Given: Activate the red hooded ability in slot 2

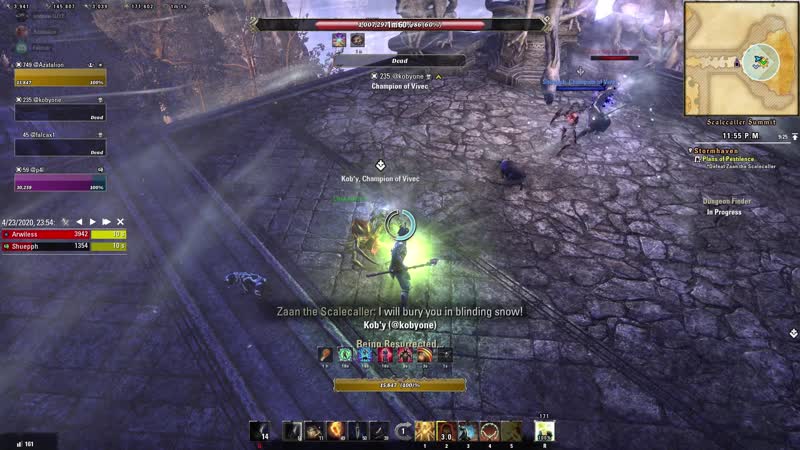Looking at the screenshot, I should [447, 431].
